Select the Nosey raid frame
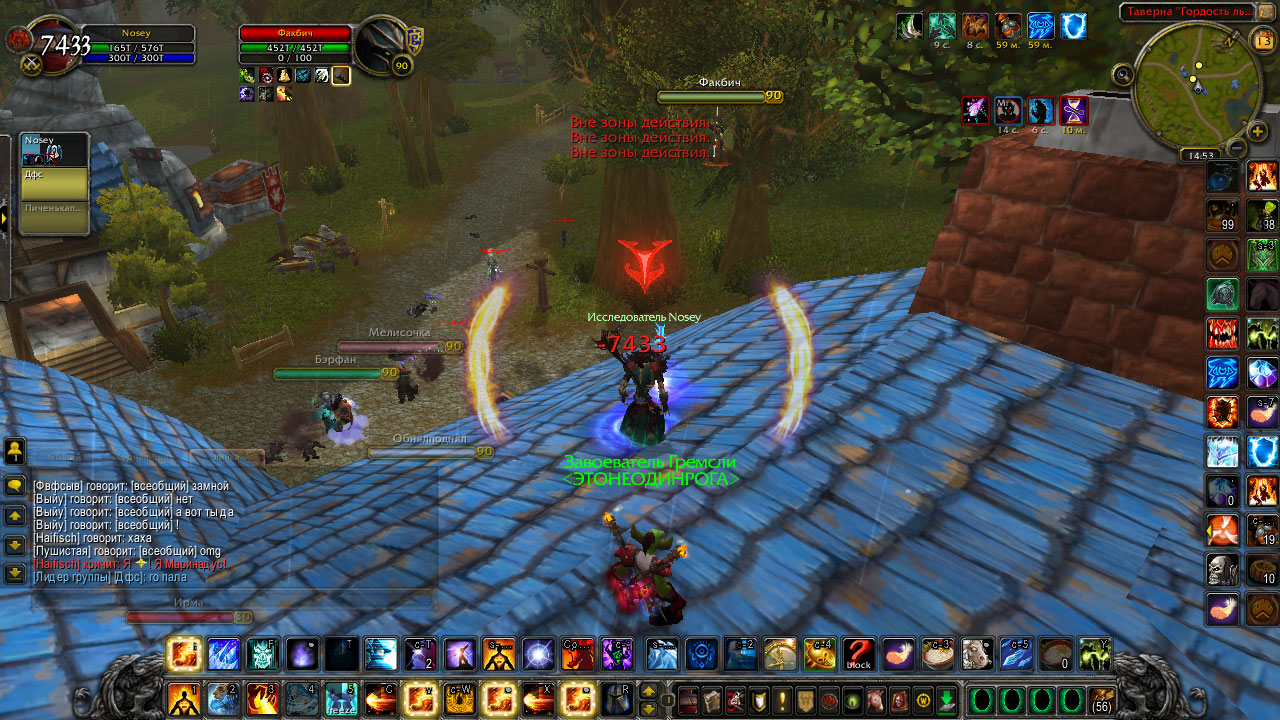The width and height of the screenshot is (1280, 720). pos(55,150)
